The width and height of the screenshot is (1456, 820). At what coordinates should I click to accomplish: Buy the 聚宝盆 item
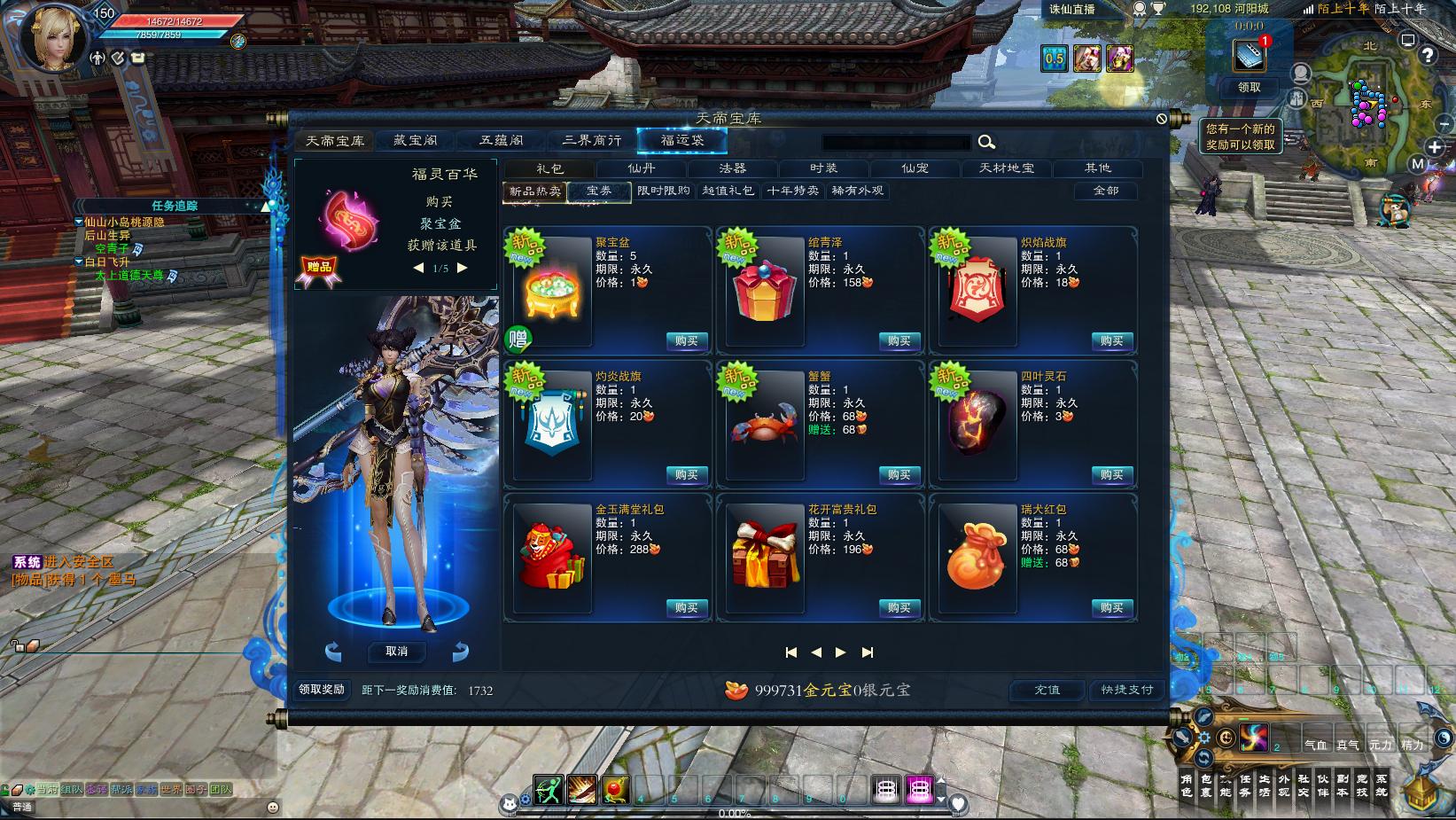tap(686, 341)
